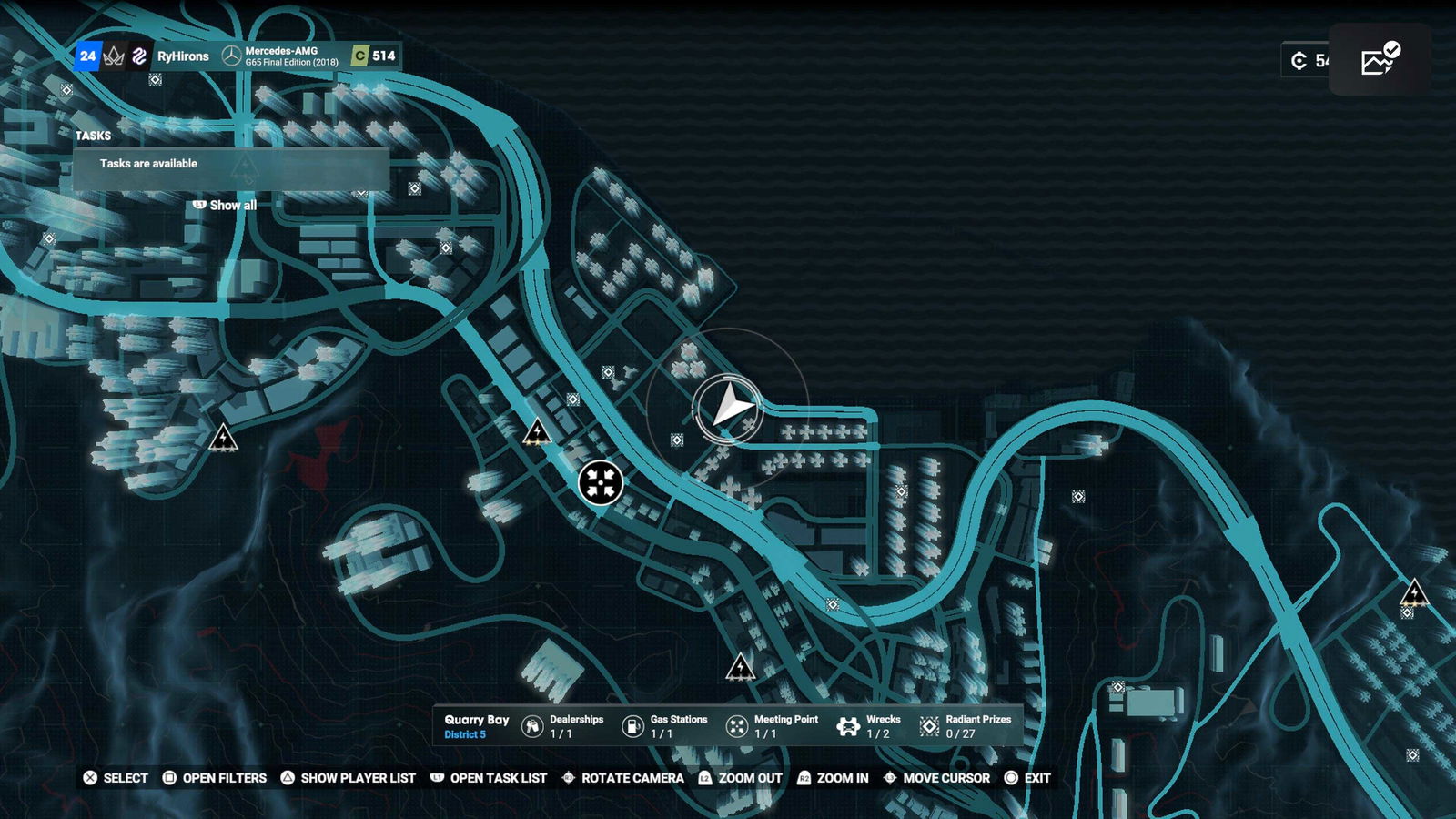Choose the Dealerships legend entry
The image size is (1456, 819).
562,726
